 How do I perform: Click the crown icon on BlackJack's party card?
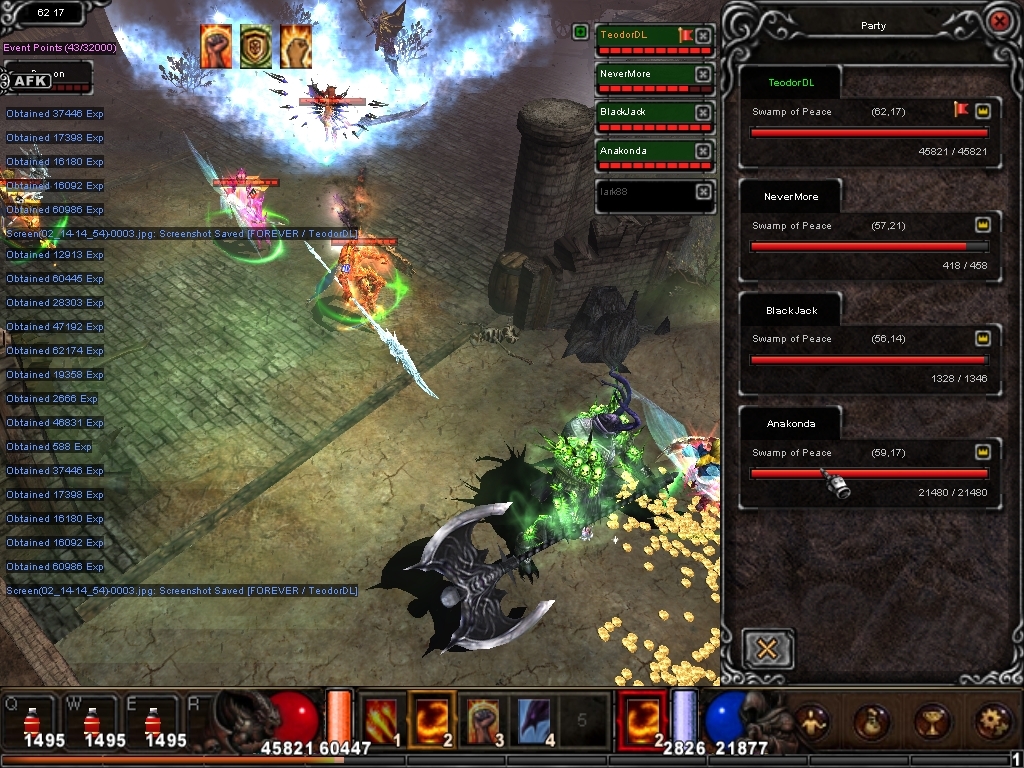[x=982, y=338]
